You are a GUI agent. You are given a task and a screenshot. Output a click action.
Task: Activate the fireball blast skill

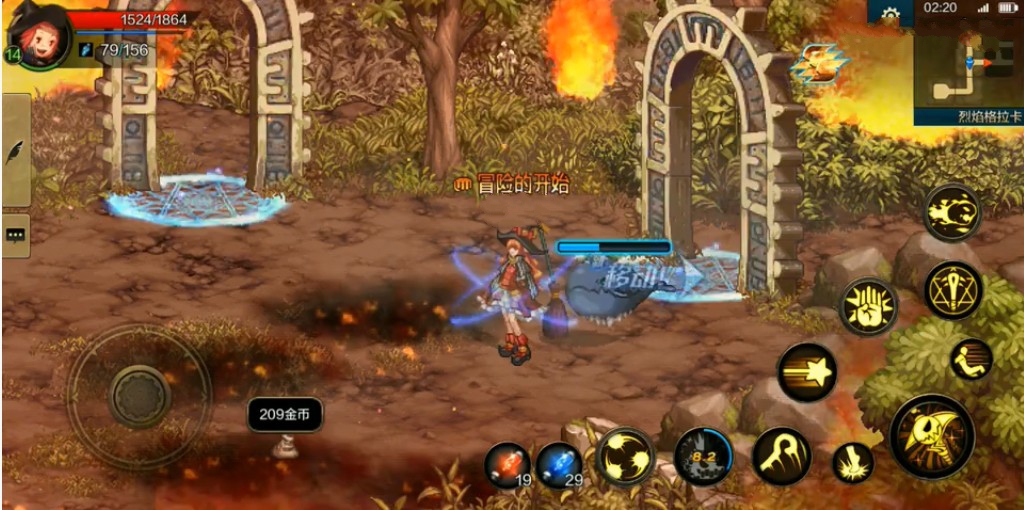pyautogui.click(x=951, y=212)
